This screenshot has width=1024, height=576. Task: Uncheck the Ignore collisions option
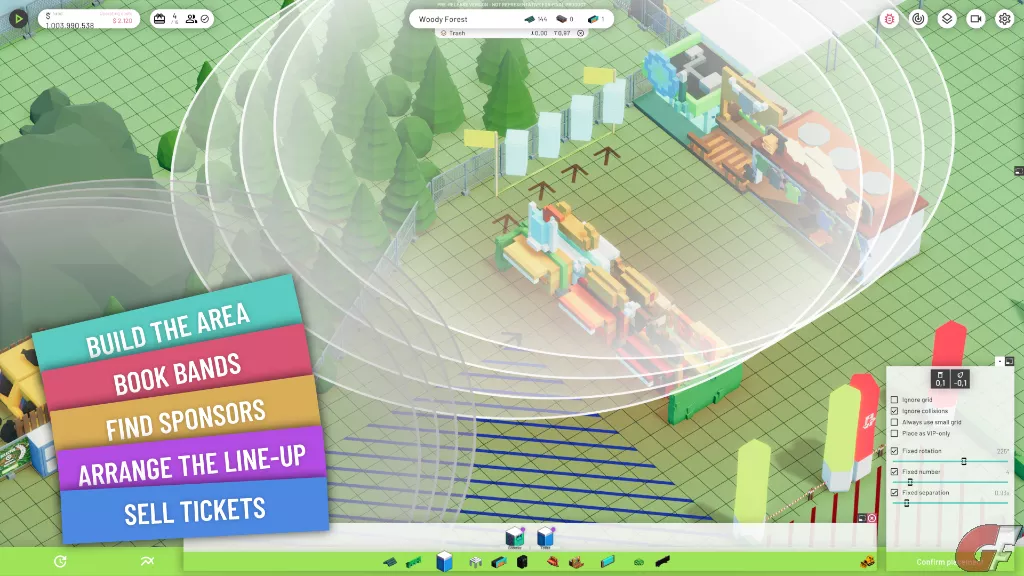tap(894, 411)
